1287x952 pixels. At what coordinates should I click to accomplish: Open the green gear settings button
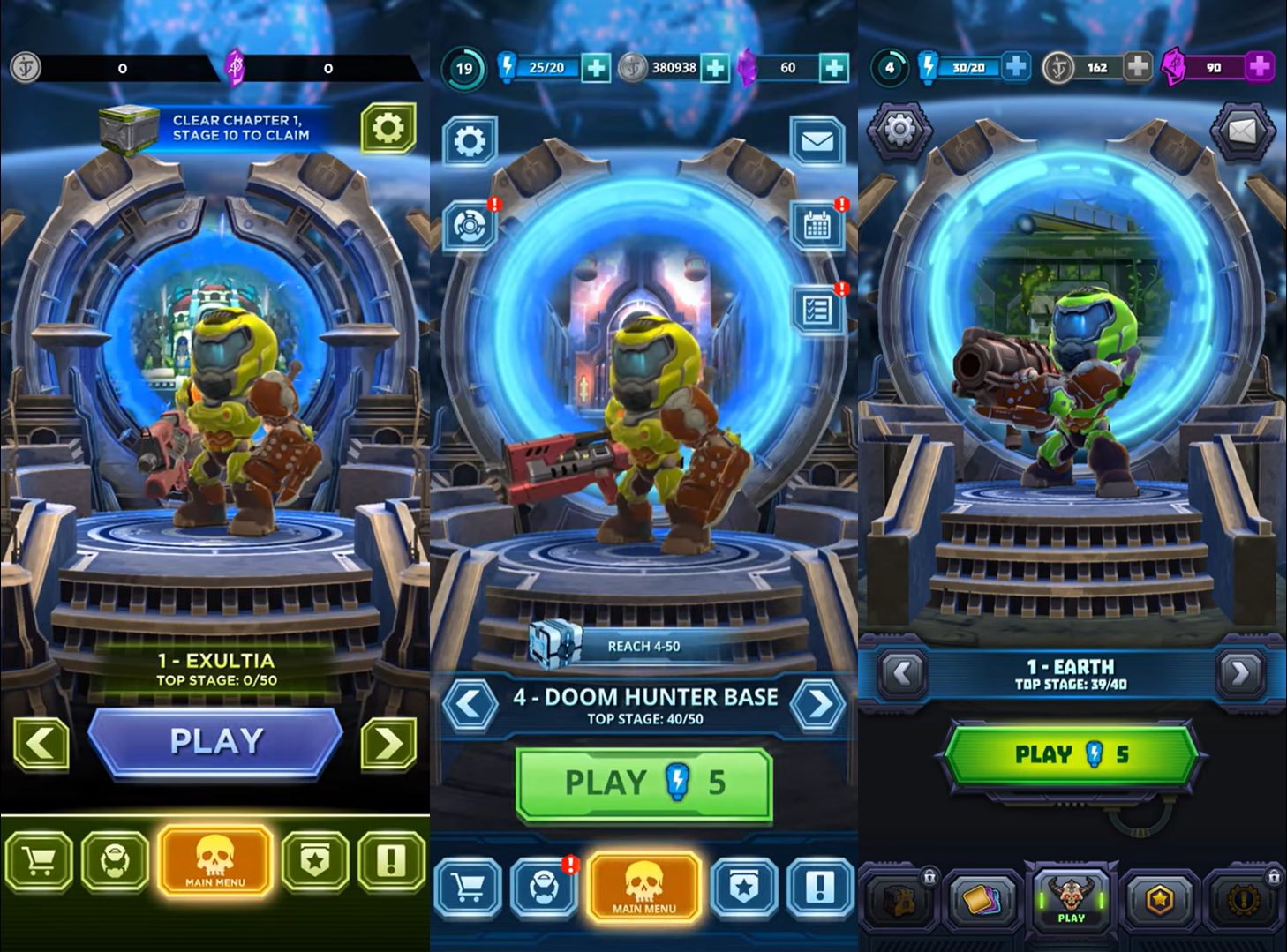click(x=388, y=129)
